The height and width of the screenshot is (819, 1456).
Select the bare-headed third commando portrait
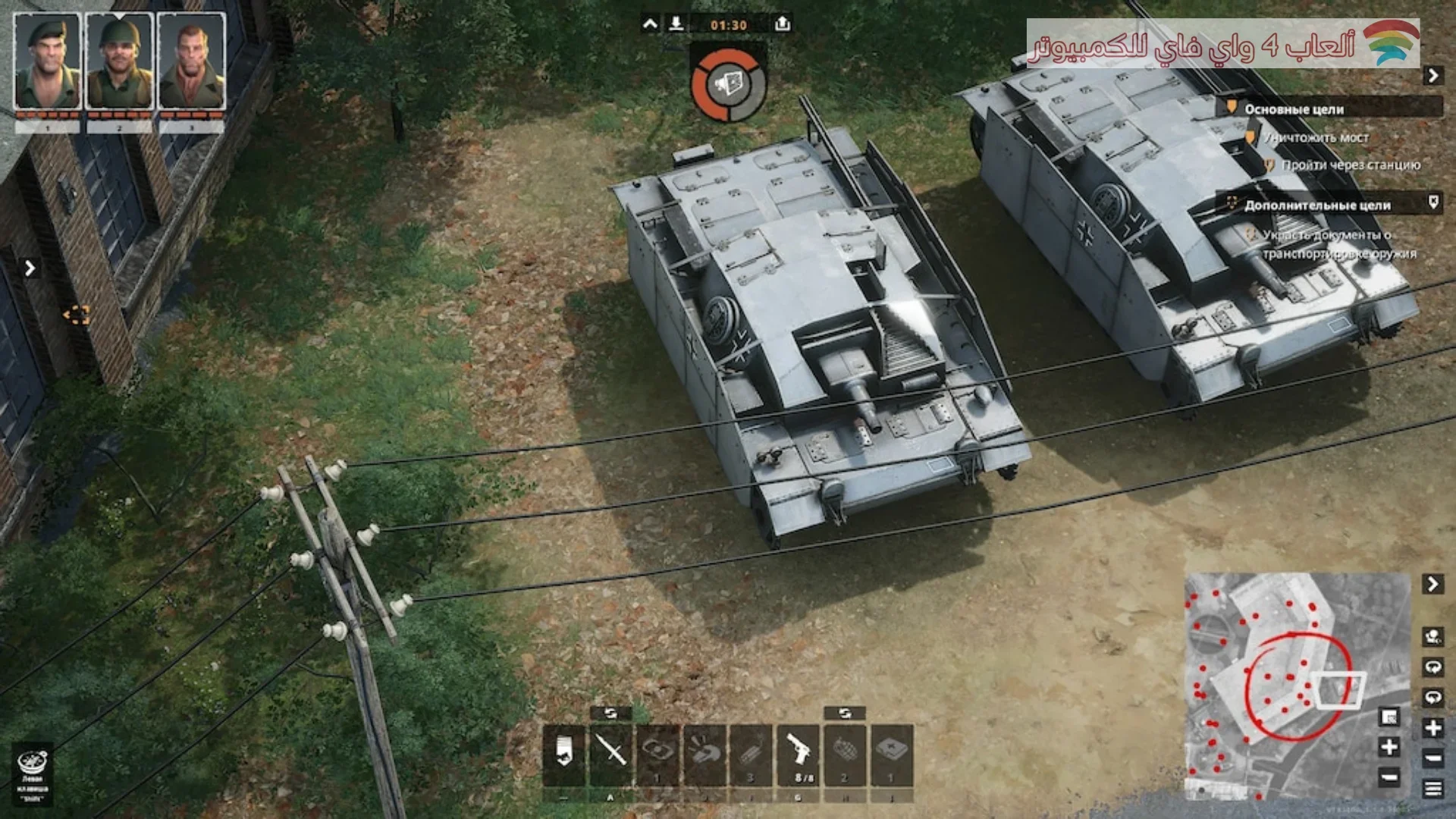point(191,62)
